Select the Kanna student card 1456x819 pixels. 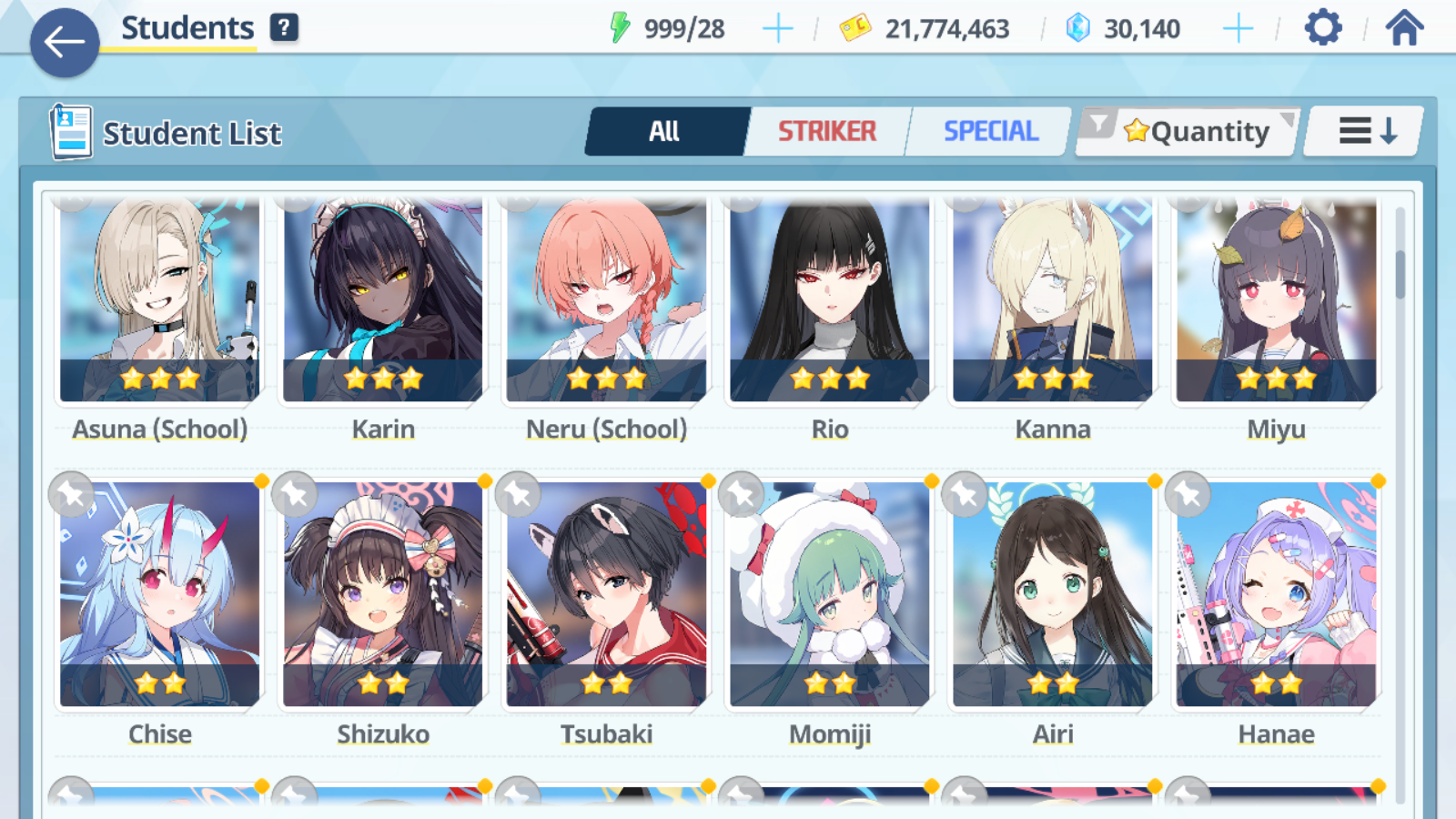tap(1053, 300)
